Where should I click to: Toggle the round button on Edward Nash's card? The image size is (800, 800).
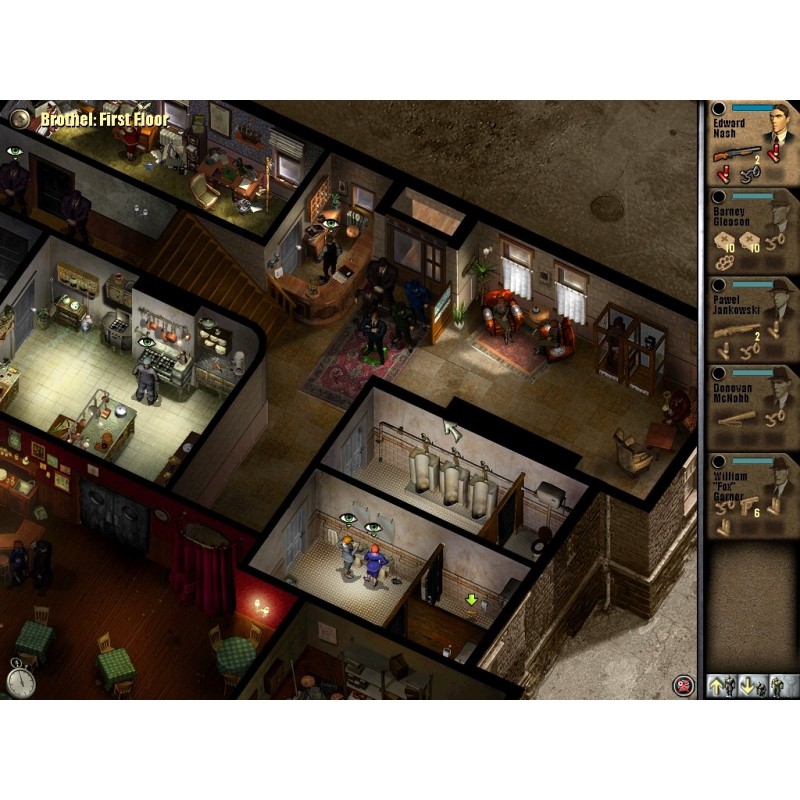(x=718, y=107)
